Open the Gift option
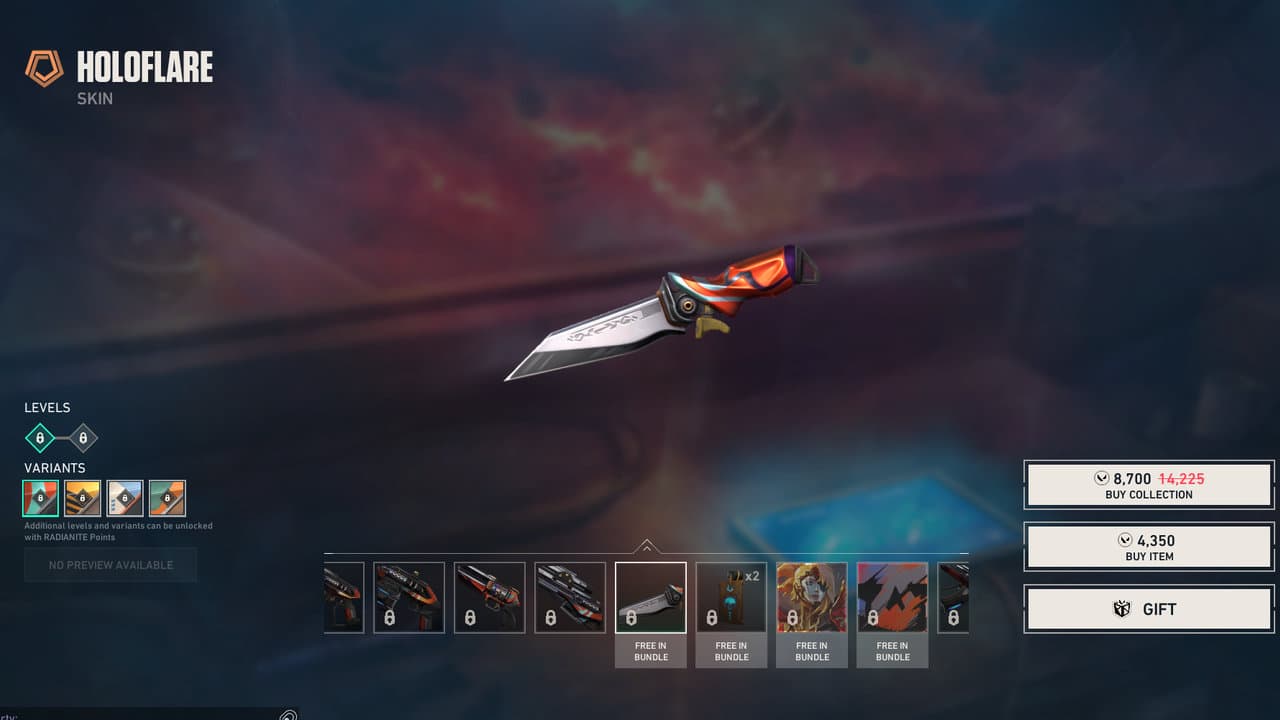 coord(1149,609)
